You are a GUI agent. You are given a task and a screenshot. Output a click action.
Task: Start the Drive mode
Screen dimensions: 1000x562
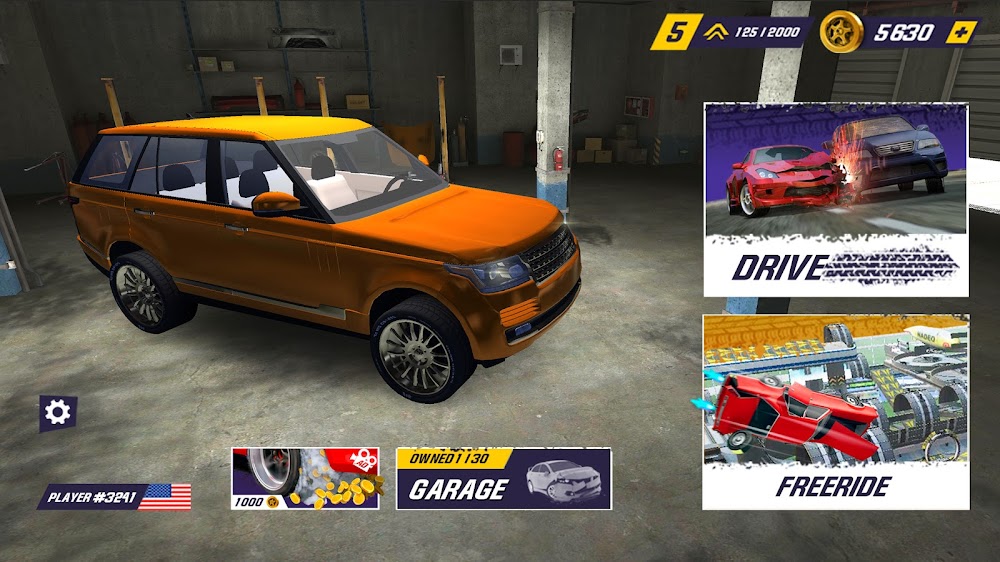click(x=835, y=200)
